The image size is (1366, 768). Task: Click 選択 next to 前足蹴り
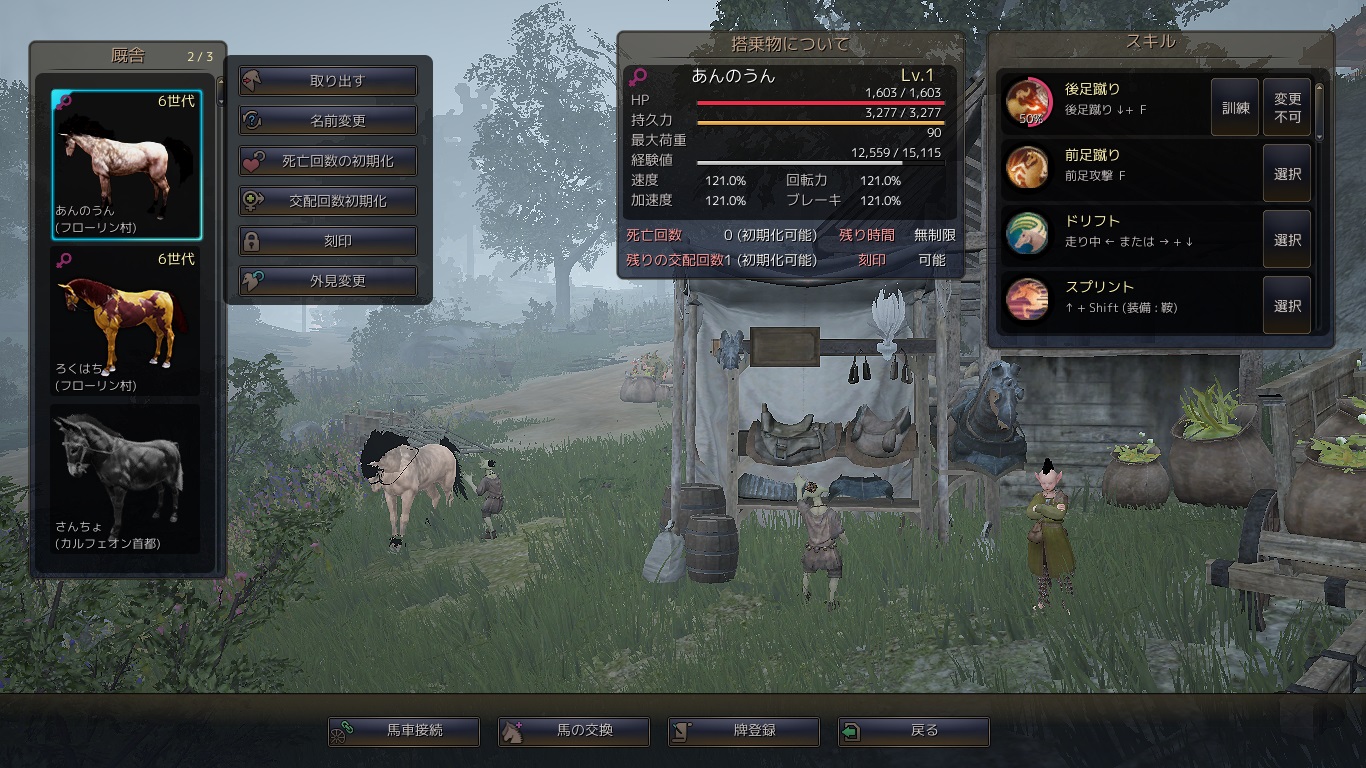(x=1287, y=173)
